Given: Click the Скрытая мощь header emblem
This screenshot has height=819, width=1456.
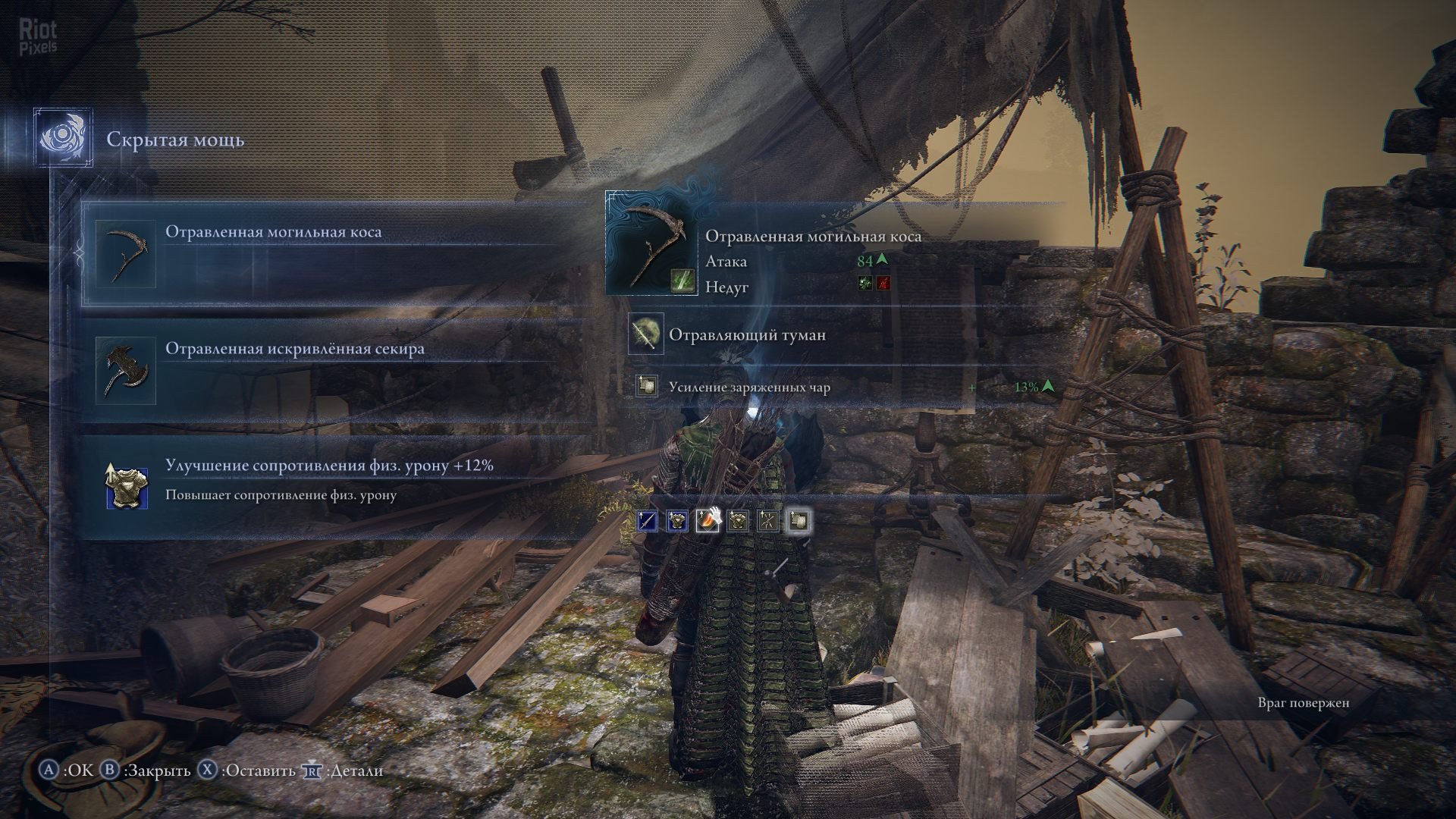Looking at the screenshot, I should [x=64, y=138].
